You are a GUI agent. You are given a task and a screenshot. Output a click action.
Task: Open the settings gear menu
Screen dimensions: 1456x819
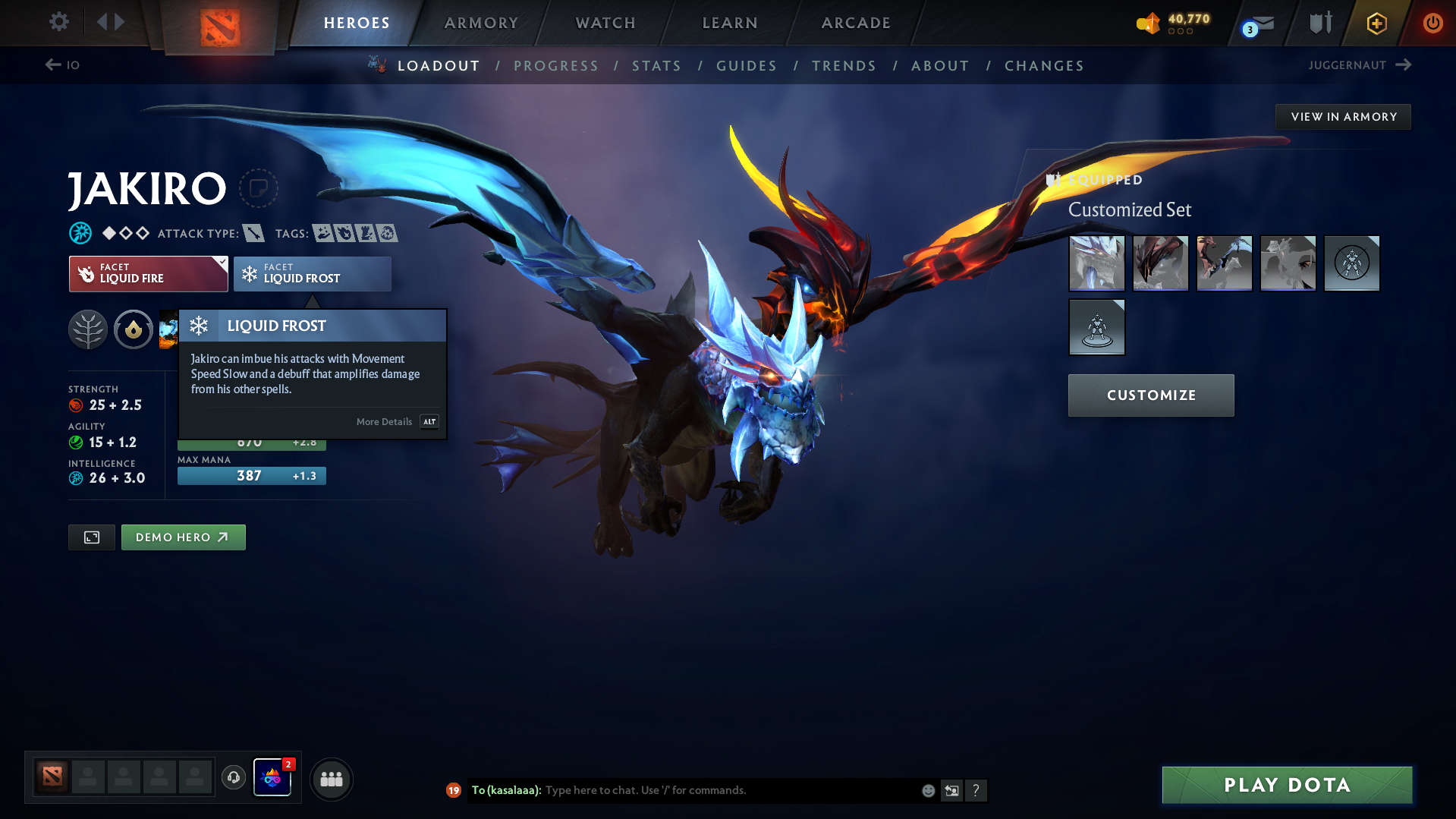click(x=58, y=22)
